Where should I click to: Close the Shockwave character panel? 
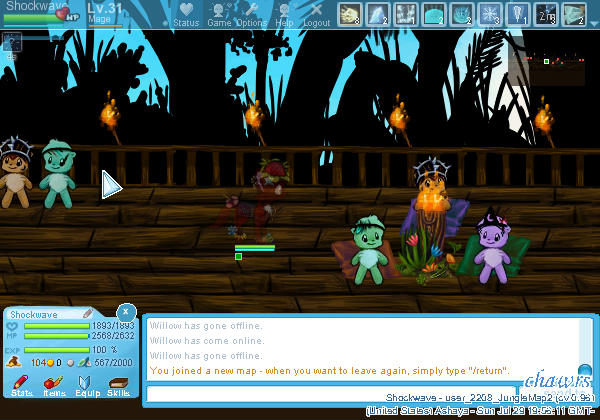click(125, 311)
